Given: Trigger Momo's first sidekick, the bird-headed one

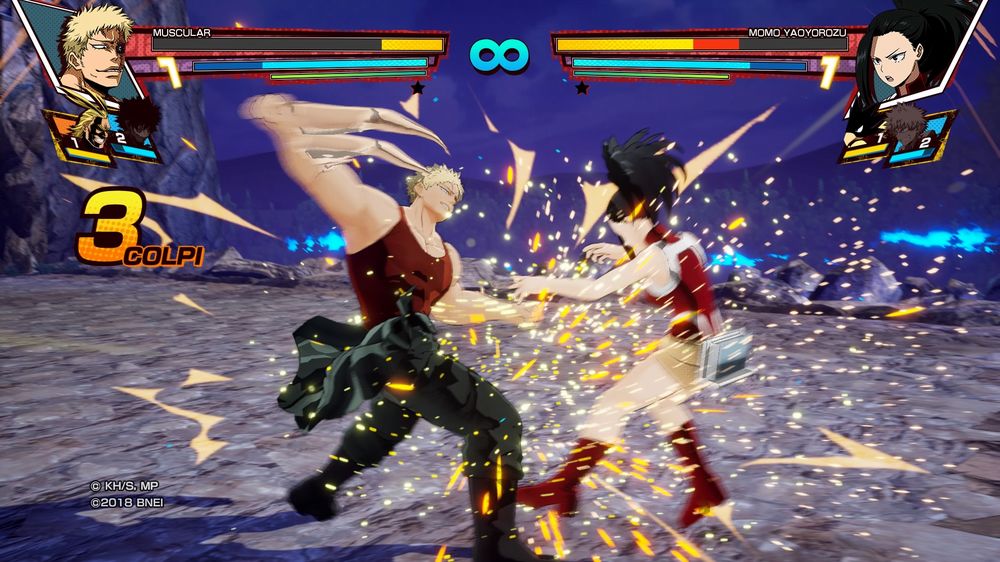Looking at the screenshot, I should coord(863,137).
